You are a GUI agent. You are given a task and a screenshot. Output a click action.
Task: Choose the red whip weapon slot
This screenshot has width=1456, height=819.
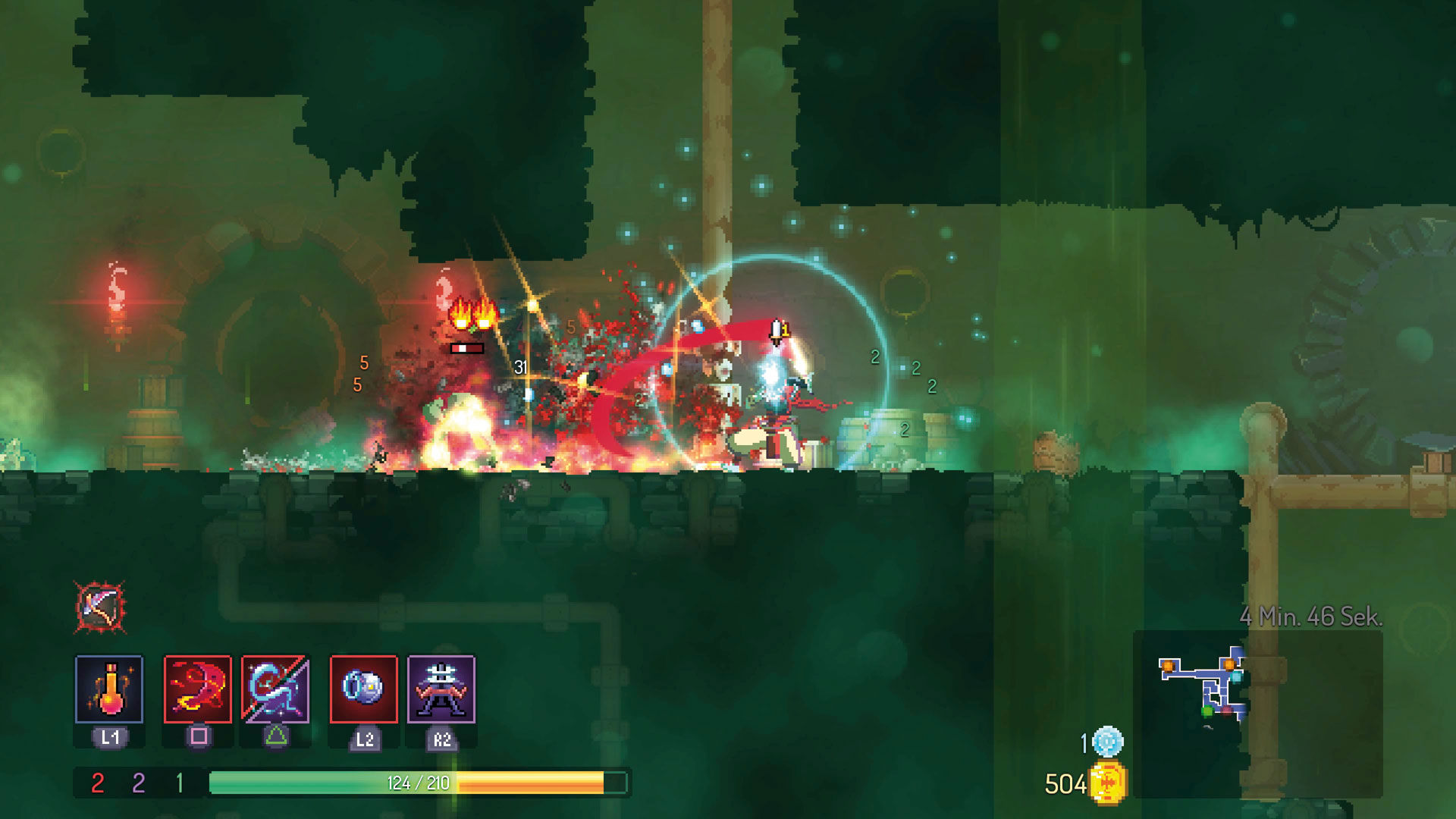click(198, 689)
